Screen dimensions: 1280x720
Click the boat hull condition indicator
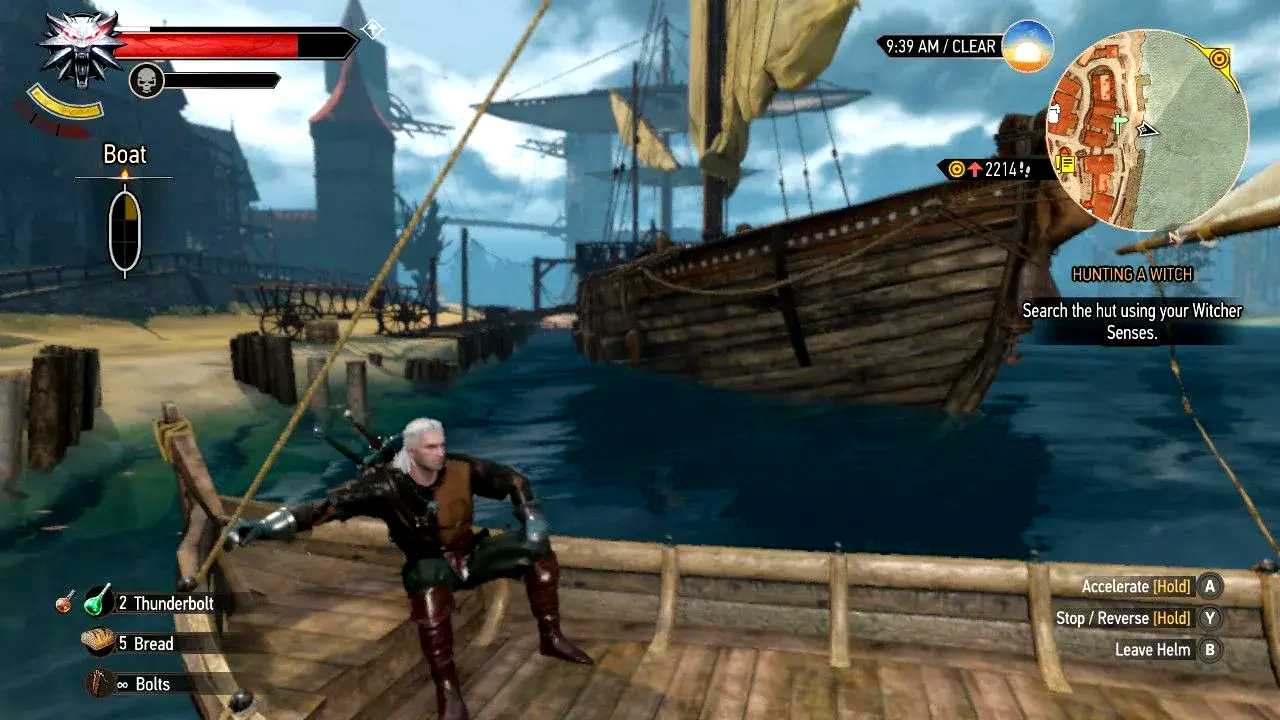[125, 230]
